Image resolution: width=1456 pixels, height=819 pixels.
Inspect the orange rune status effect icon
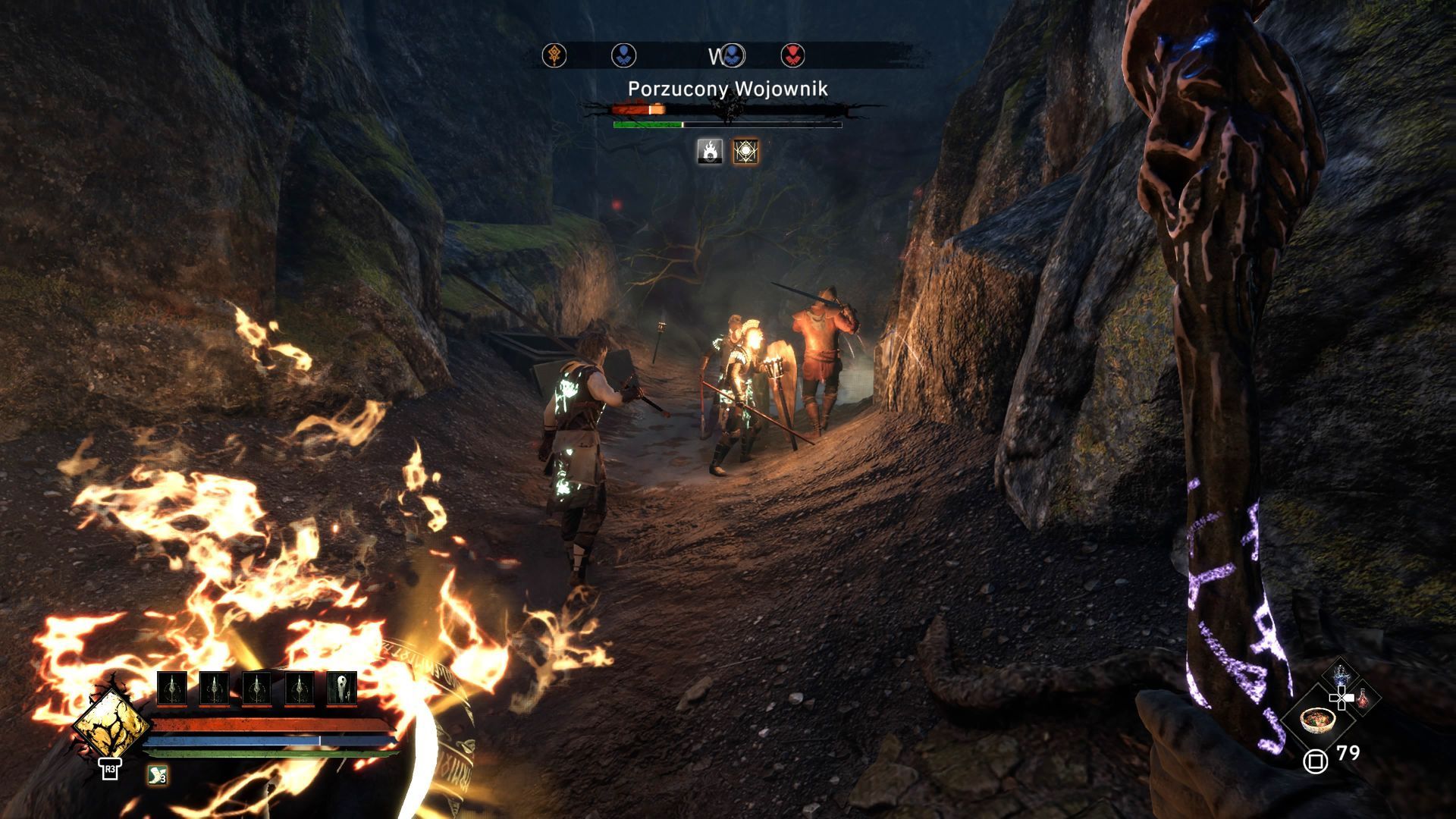(x=745, y=152)
